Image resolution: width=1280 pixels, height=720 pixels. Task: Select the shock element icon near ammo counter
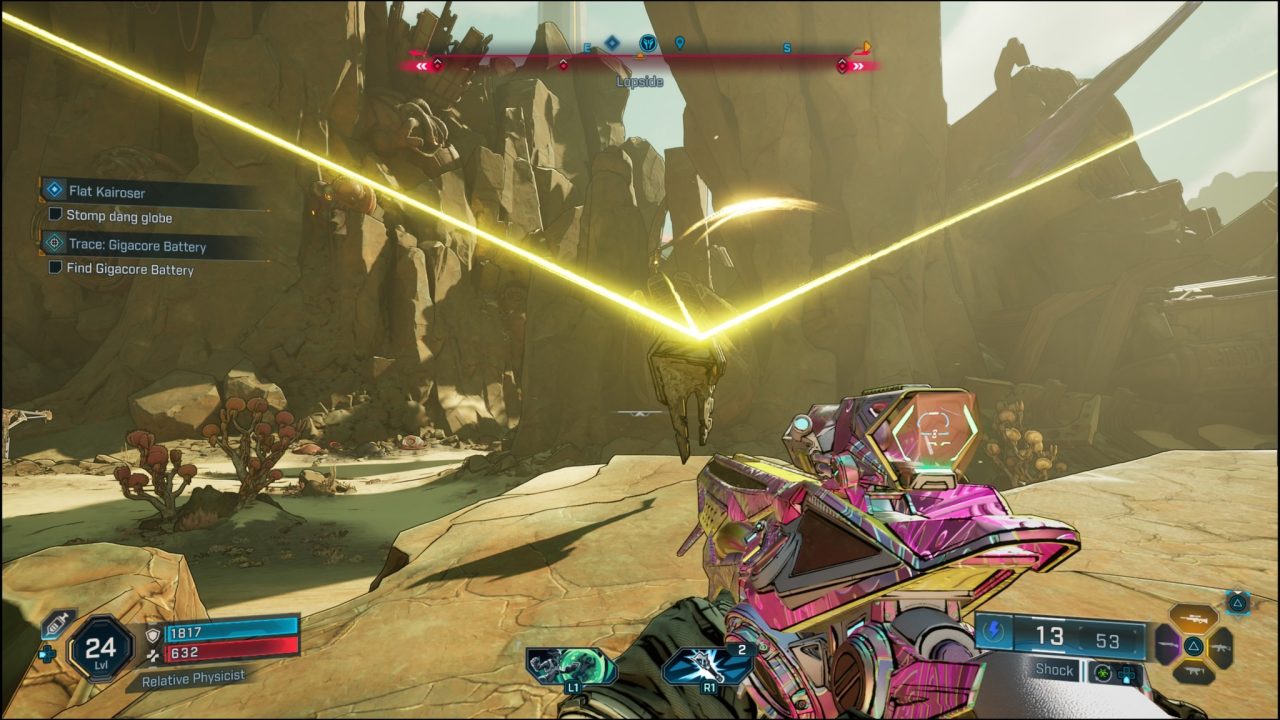[x=995, y=631]
